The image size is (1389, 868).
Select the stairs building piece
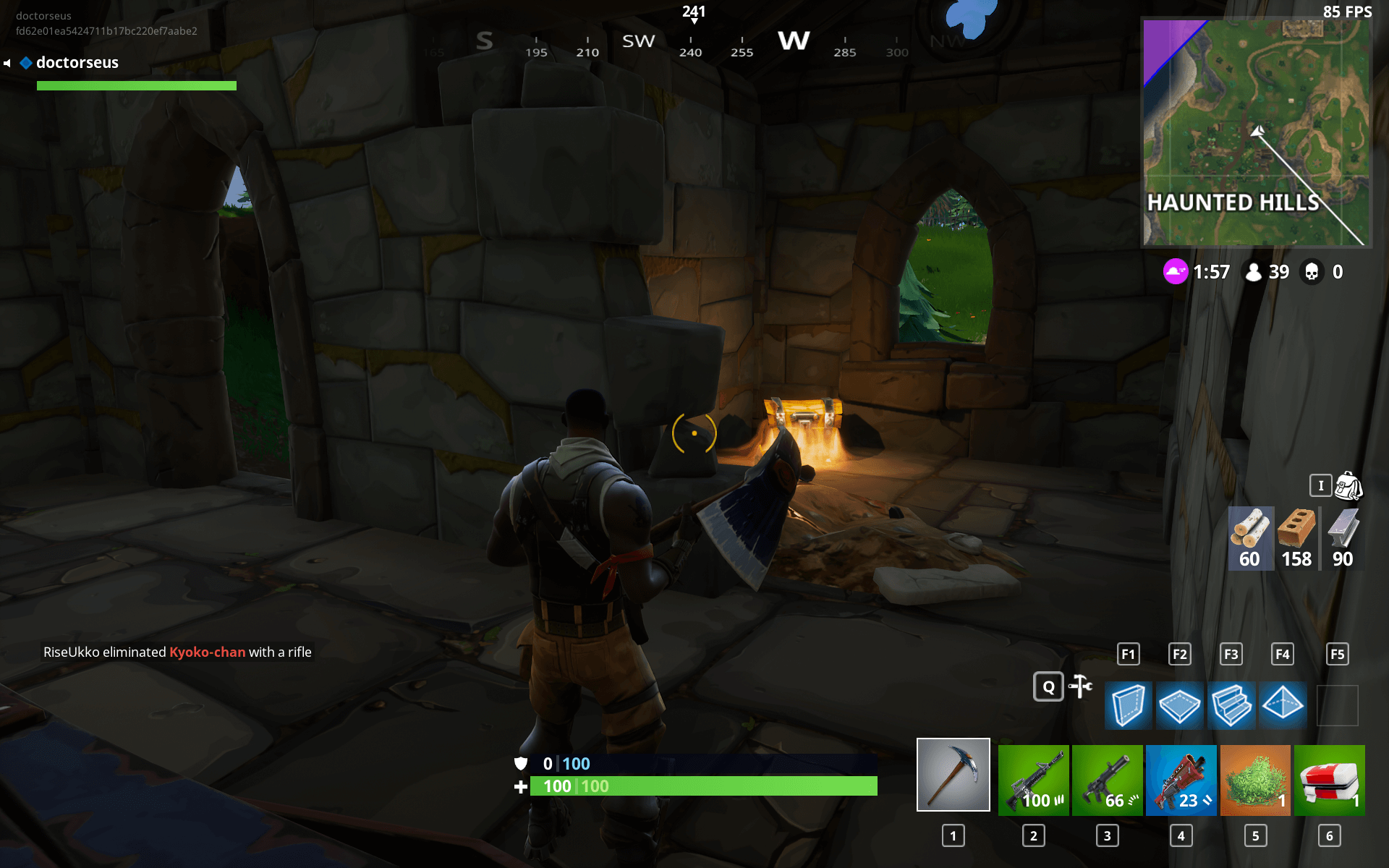pyautogui.click(x=1231, y=705)
